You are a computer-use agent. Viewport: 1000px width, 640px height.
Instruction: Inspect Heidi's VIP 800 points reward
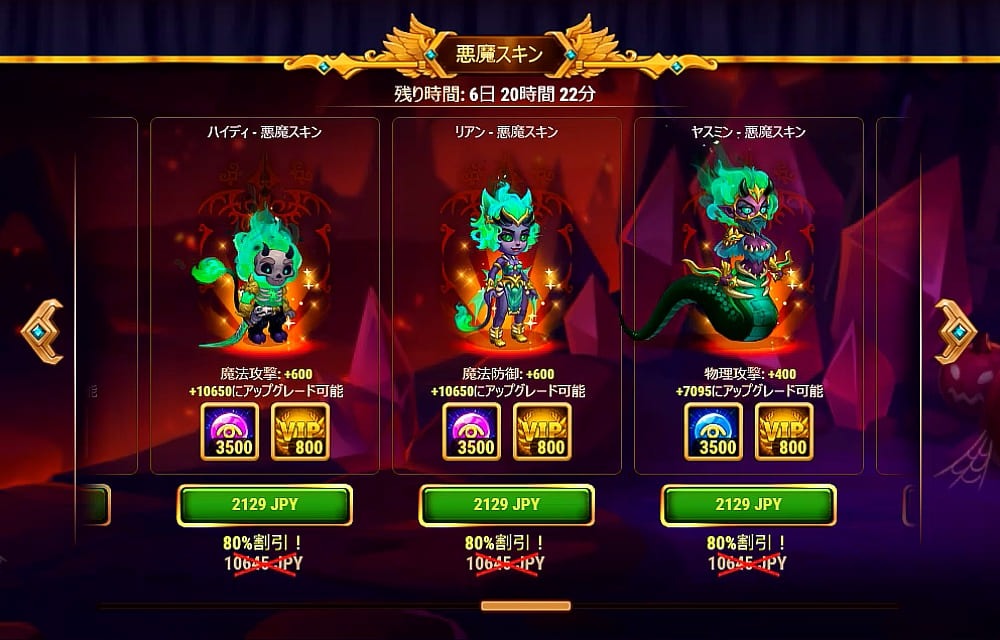(301, 431)
